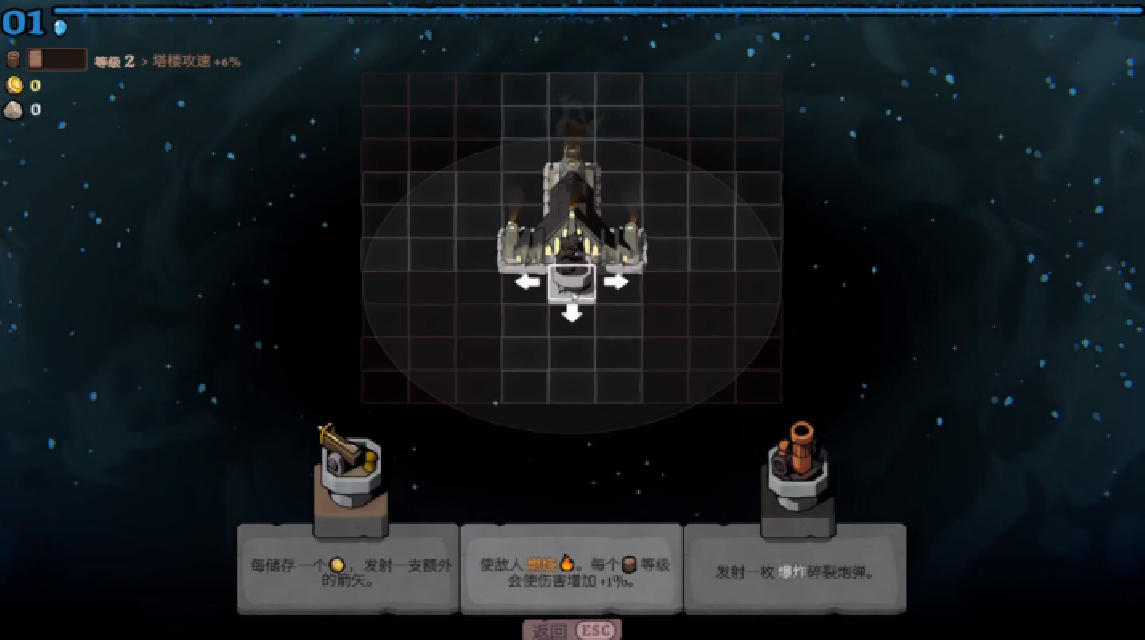Select the white-outlined highlighted grid tile
The height and width of the screenshot is (640, 1145).
click(572, 281)
